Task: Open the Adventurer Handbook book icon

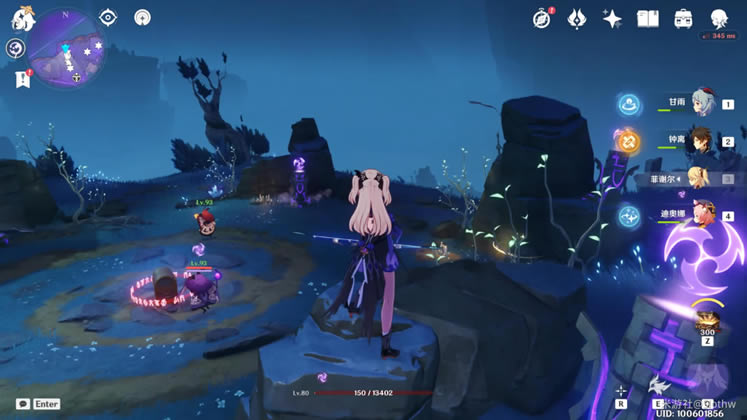Action: pos(648,18)
